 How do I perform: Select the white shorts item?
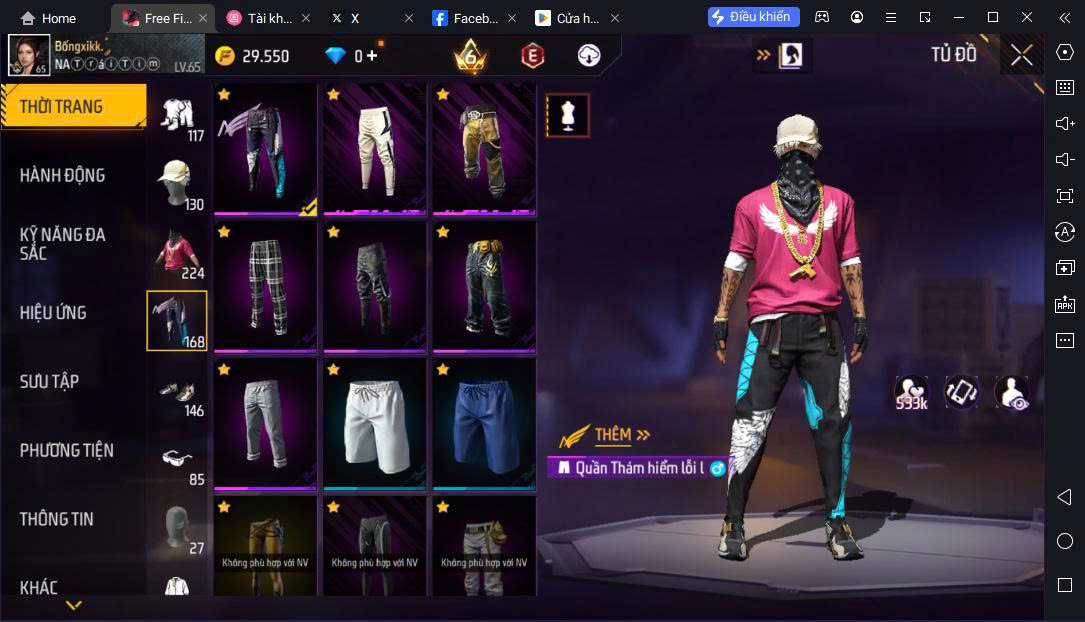pyautogui.click(x=375, y=424)
